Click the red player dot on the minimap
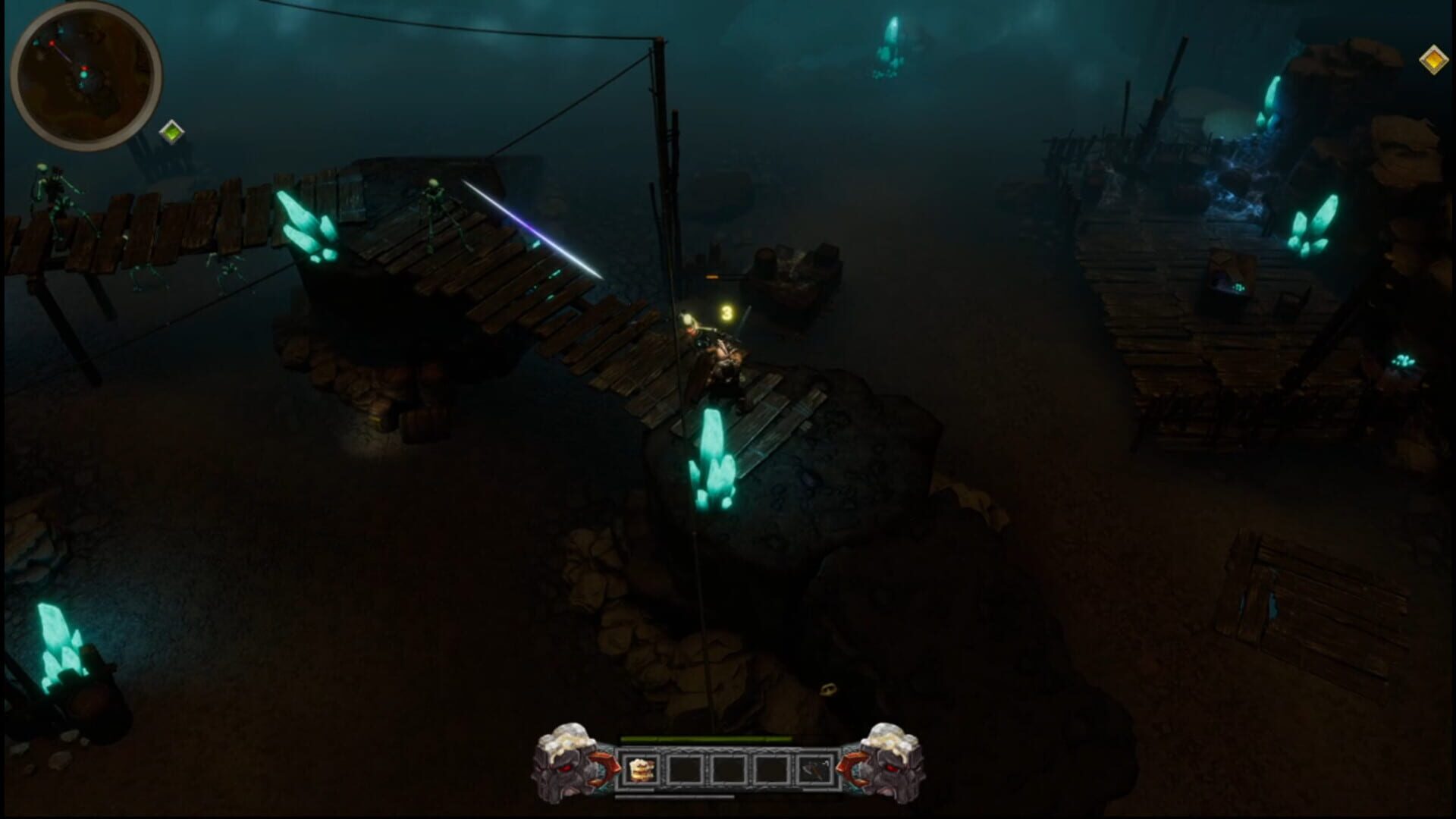Image resolution: width=1456 pixels, height=819 pixels. coord(84,67)
